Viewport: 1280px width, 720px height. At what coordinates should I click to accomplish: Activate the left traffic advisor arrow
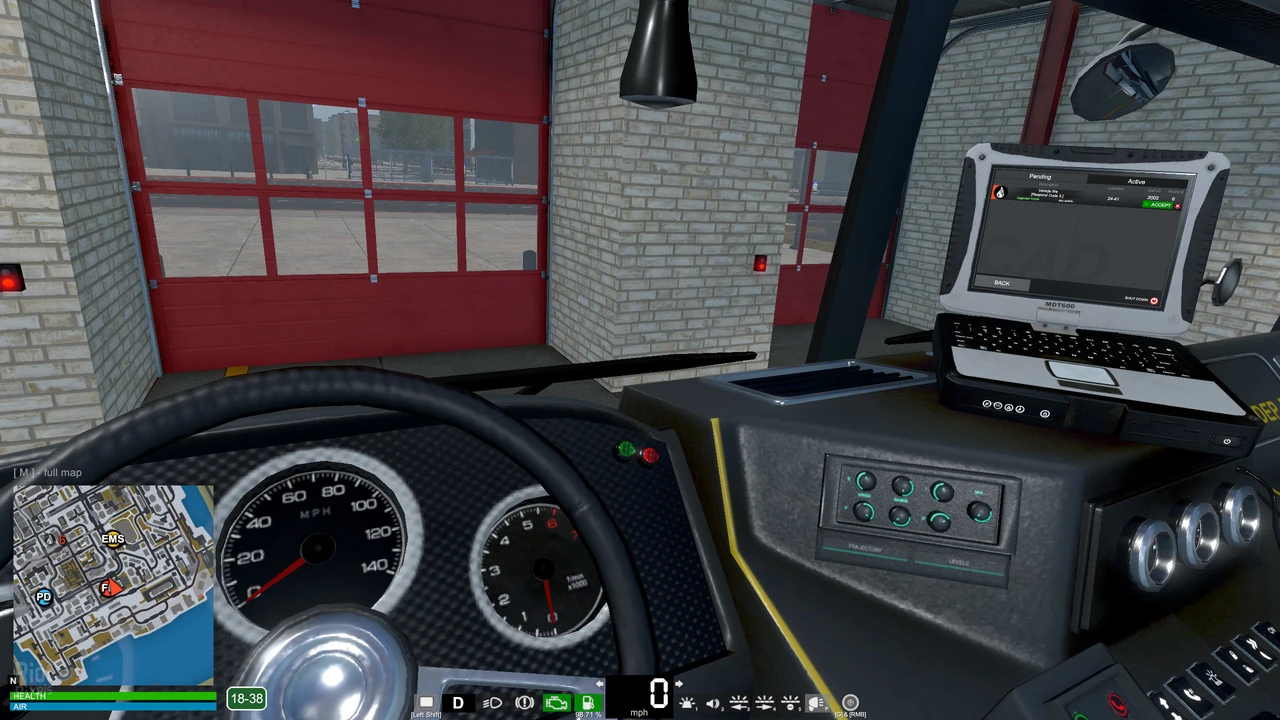(x=739, y=703)
